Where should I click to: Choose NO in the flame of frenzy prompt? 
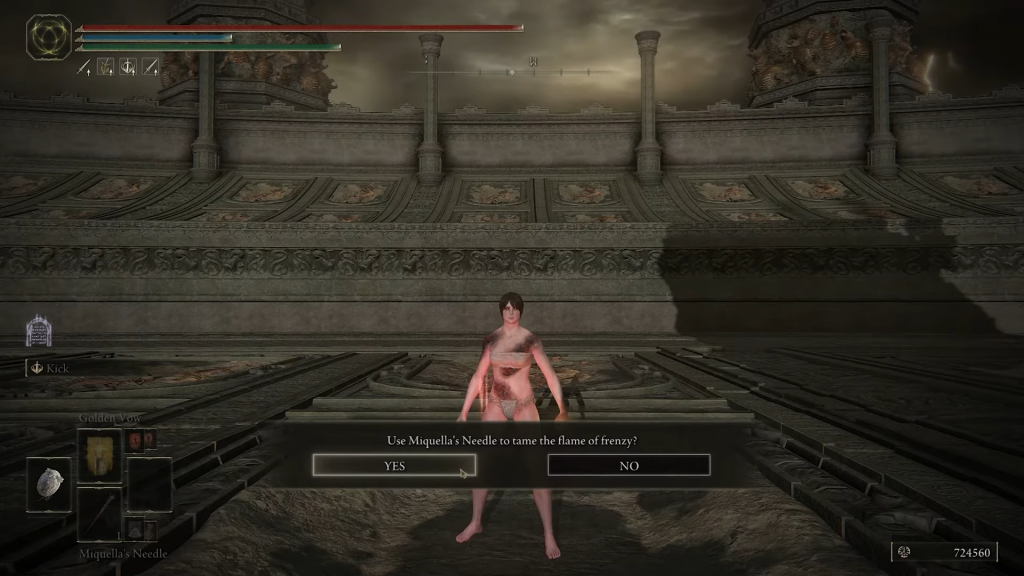[629, 465]
